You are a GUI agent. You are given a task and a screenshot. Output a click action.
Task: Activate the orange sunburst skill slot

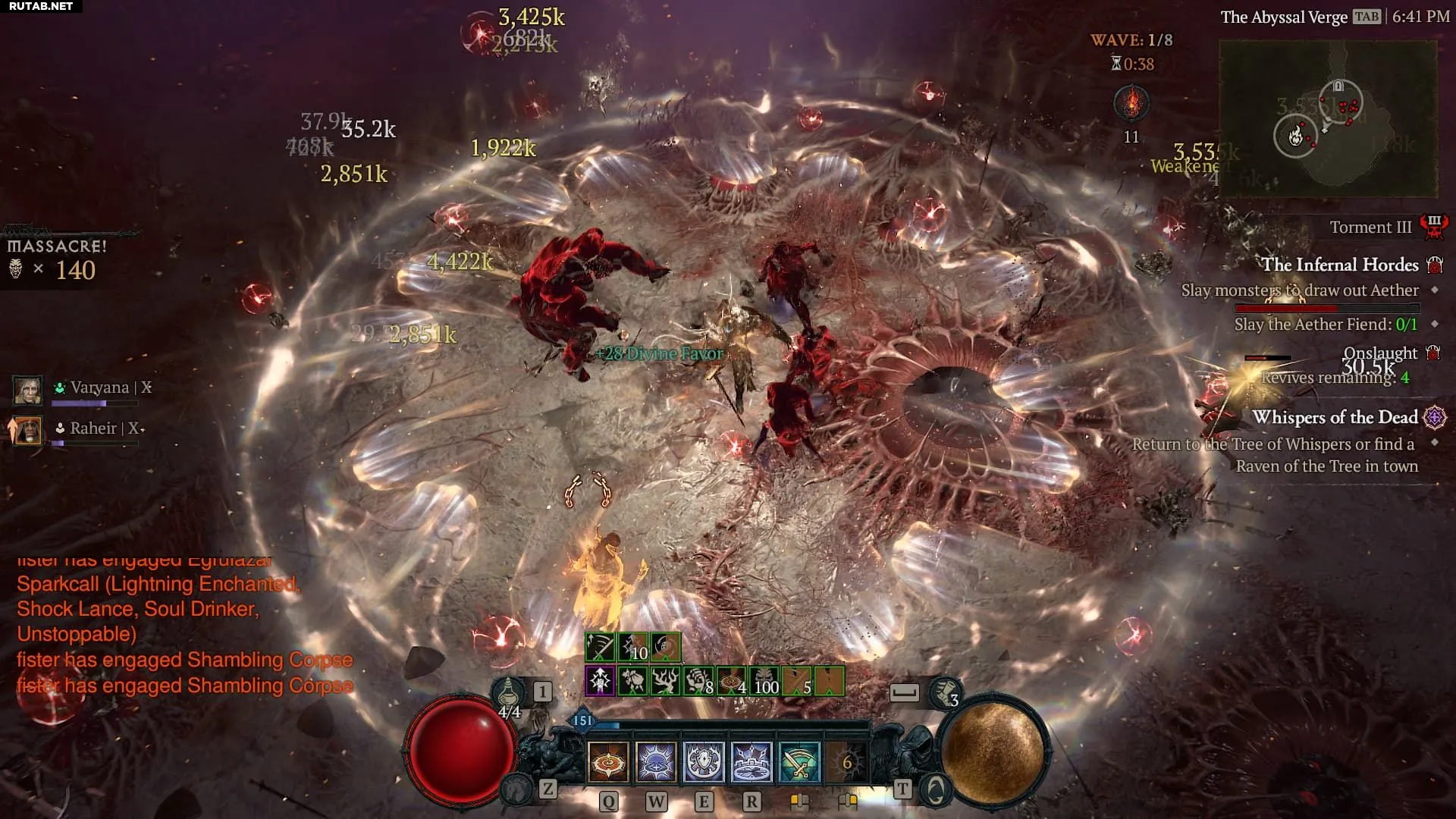[608, 761]
